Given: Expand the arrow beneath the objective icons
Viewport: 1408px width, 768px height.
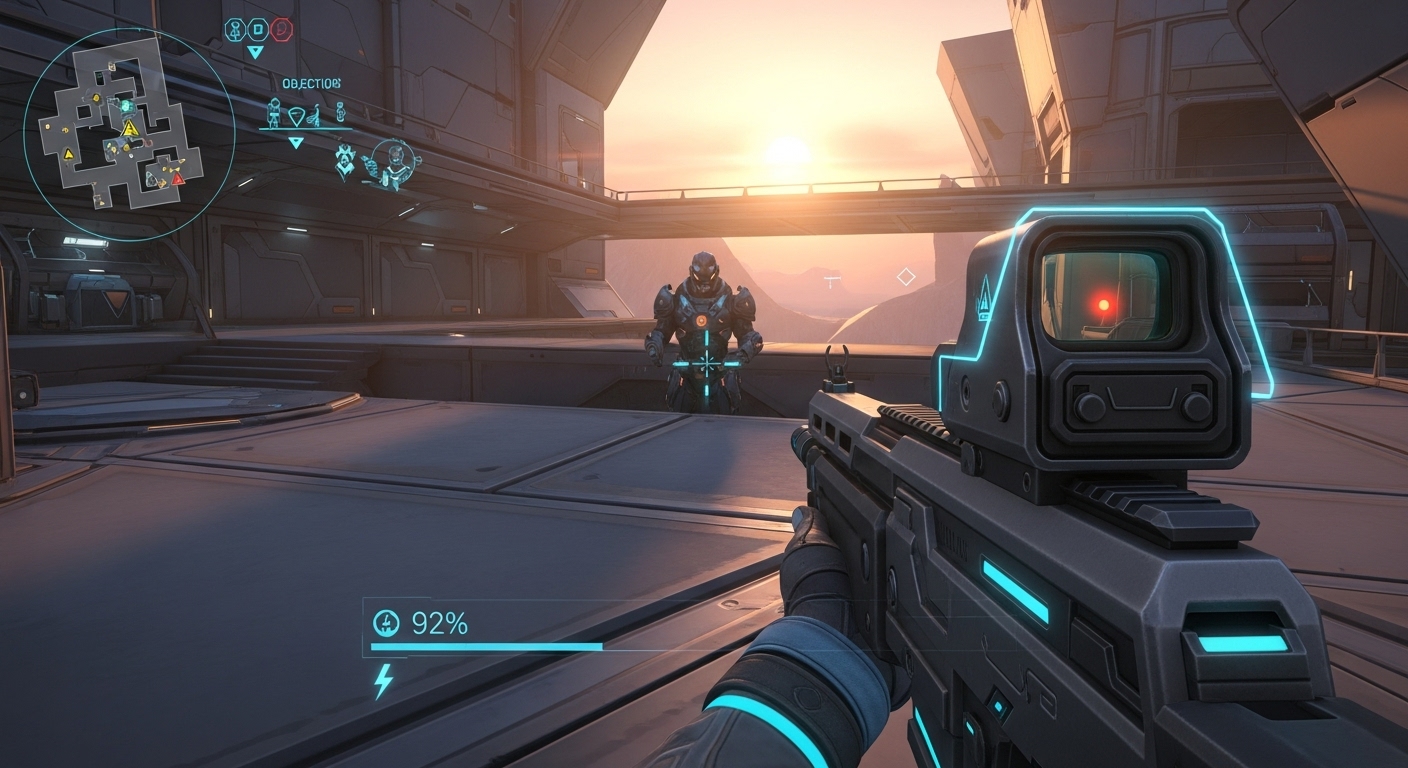Looking at the screenshot, I should [296, 143].
